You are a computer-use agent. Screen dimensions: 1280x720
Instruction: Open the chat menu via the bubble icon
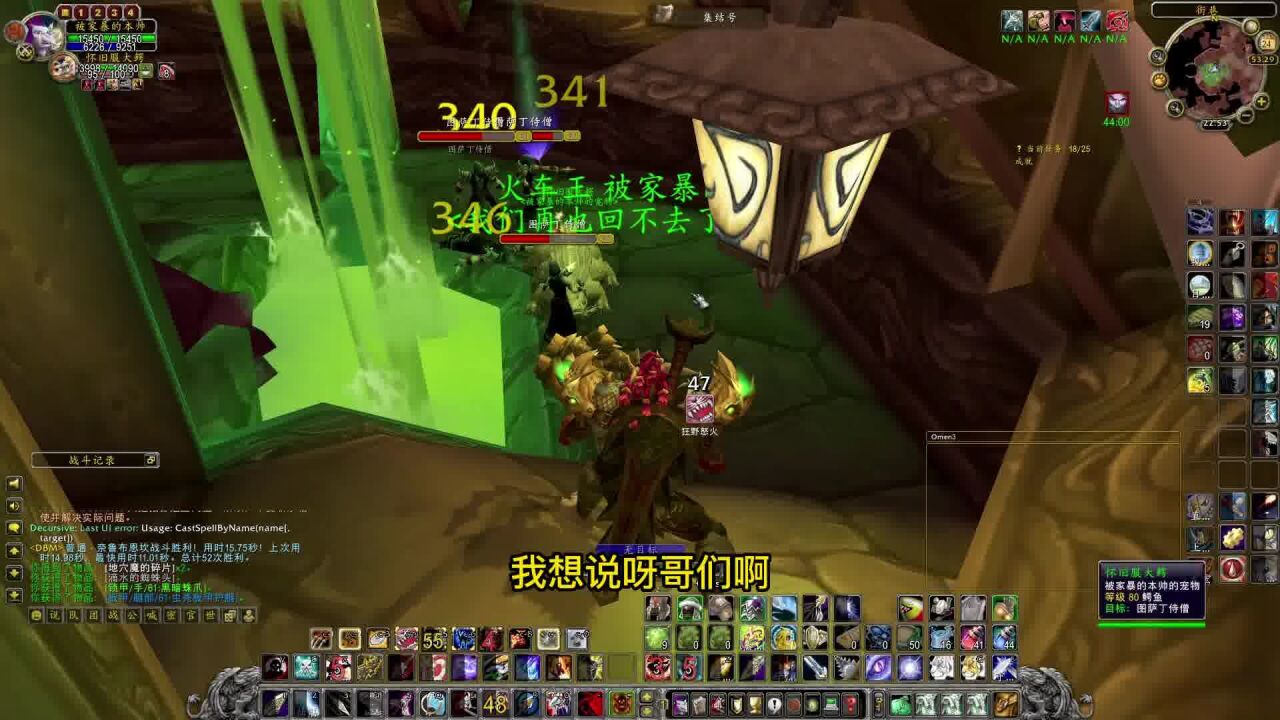pyautogui.click(x=14, y=527)
